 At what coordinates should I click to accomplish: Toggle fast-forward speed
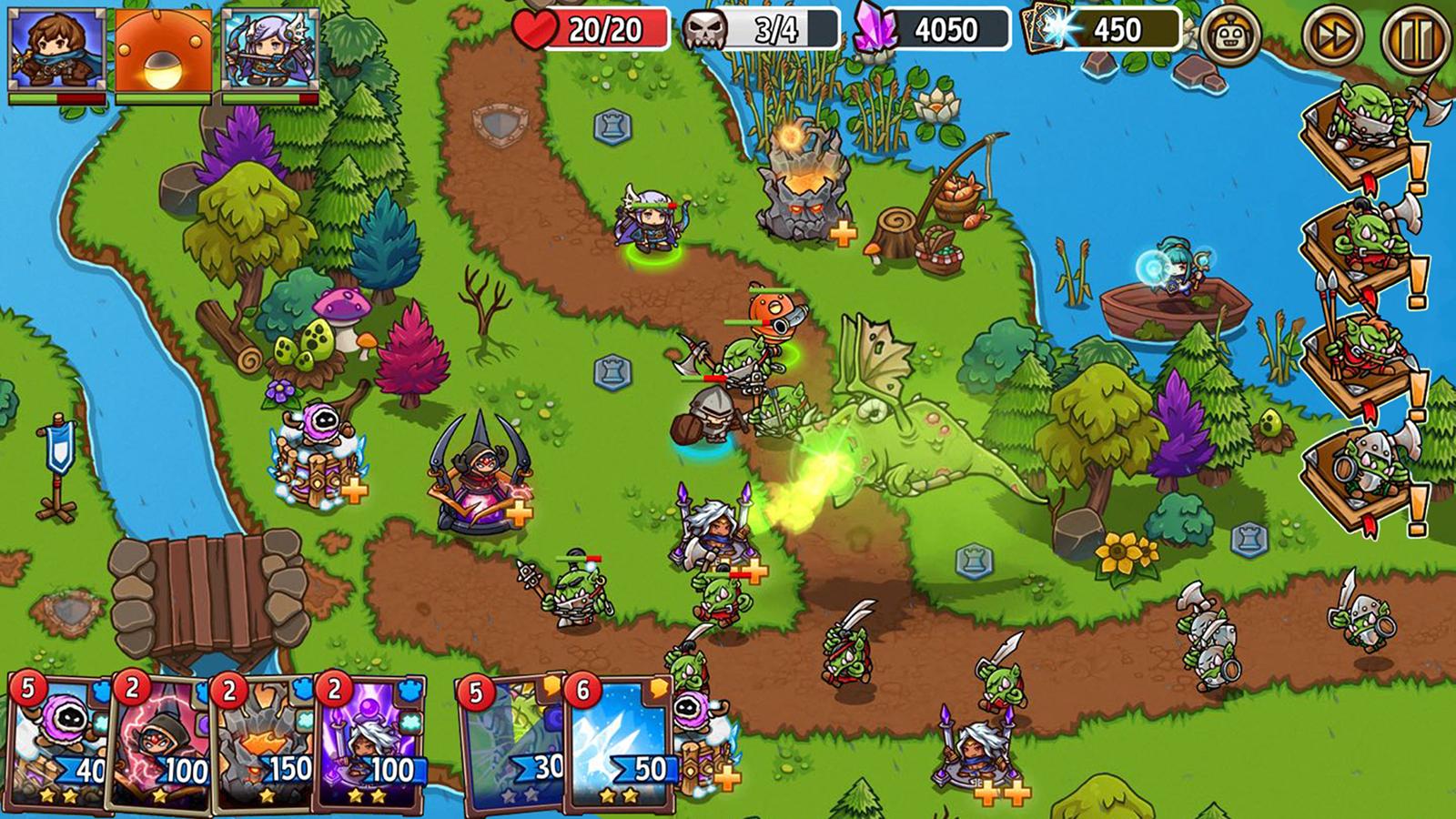tap(1332, 37)
